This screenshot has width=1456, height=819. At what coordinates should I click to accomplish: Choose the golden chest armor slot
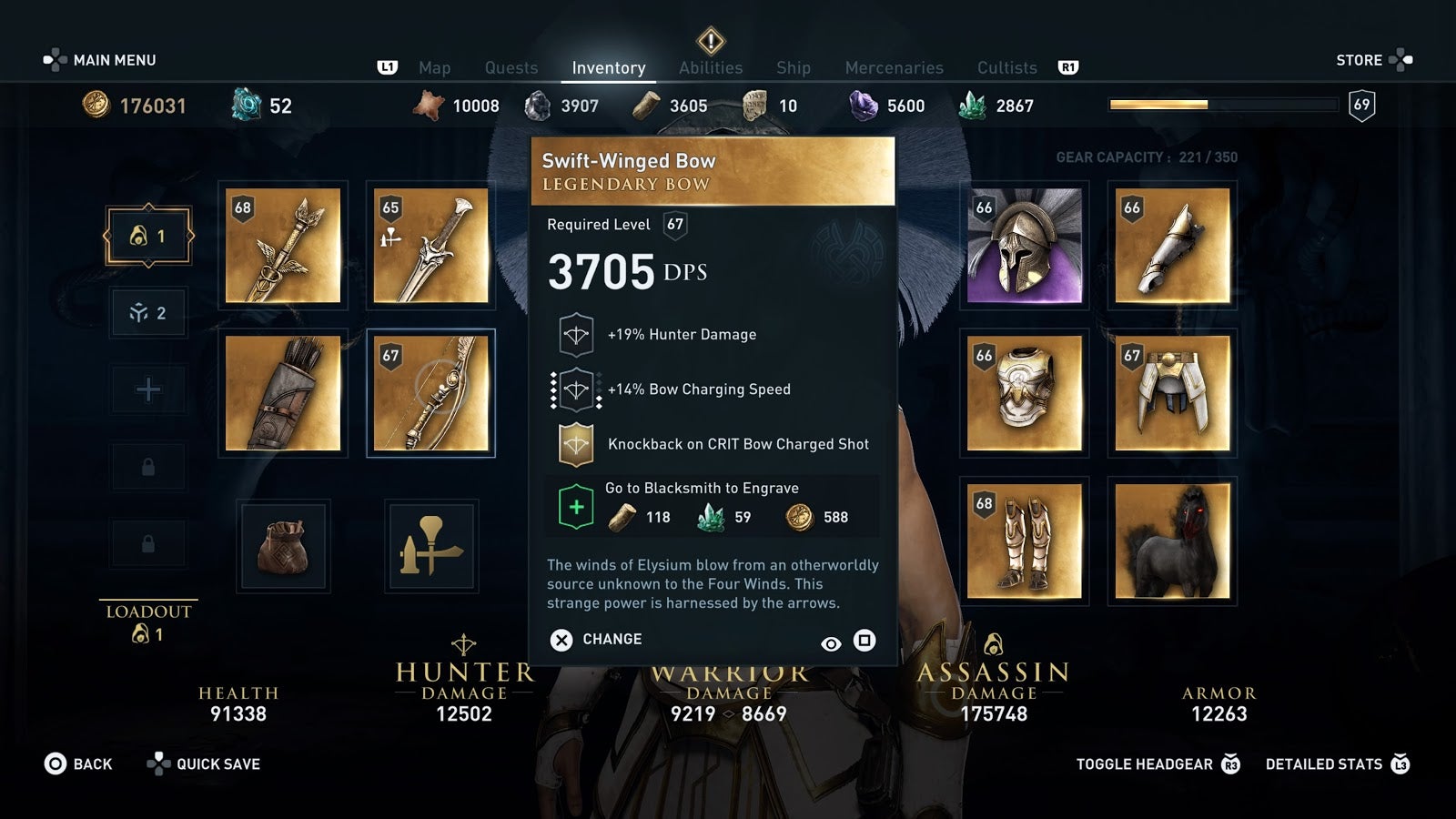pos(1025,393)
